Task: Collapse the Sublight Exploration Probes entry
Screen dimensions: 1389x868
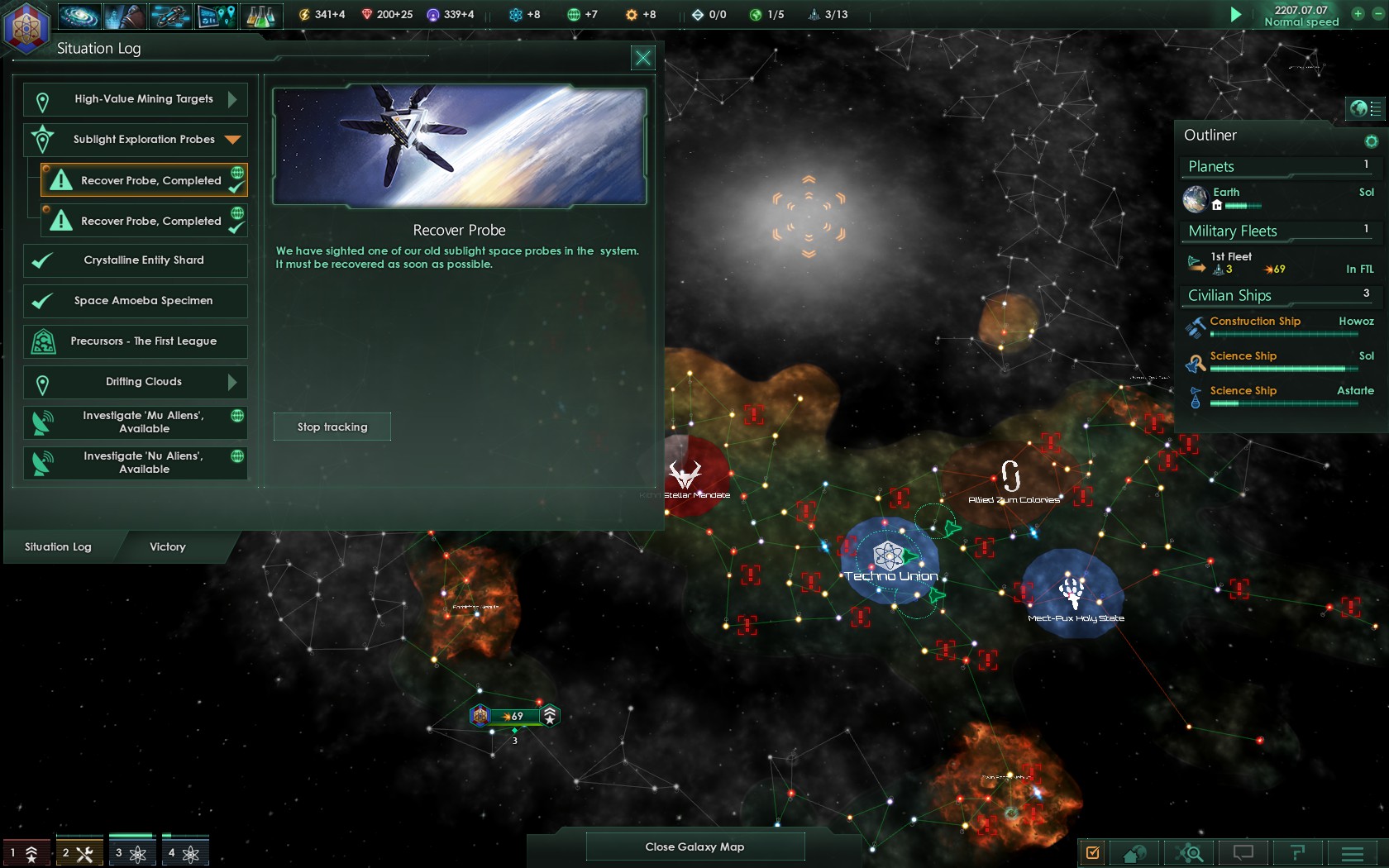Action: click(x=231, y=140)
